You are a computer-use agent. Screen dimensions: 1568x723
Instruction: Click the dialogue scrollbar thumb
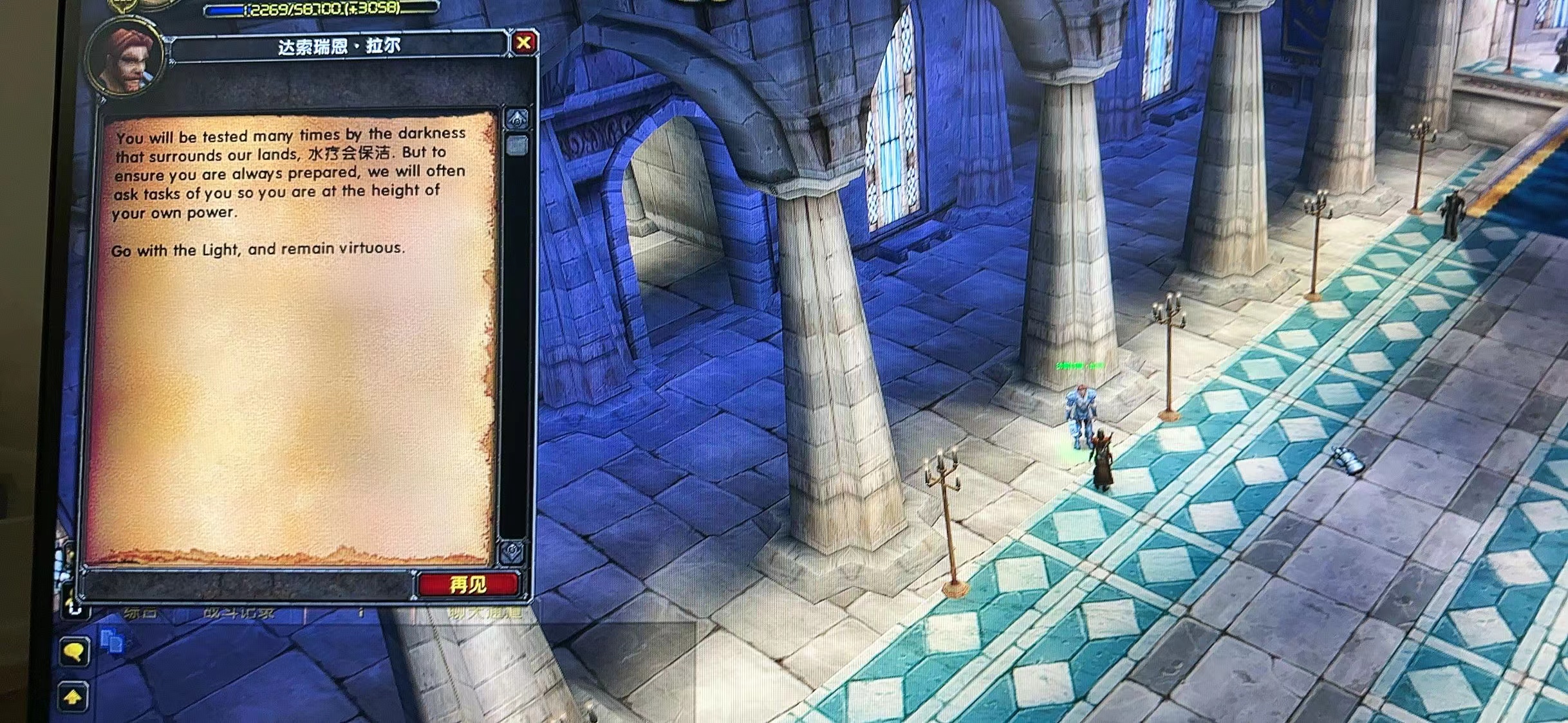[x=517, y=145]
